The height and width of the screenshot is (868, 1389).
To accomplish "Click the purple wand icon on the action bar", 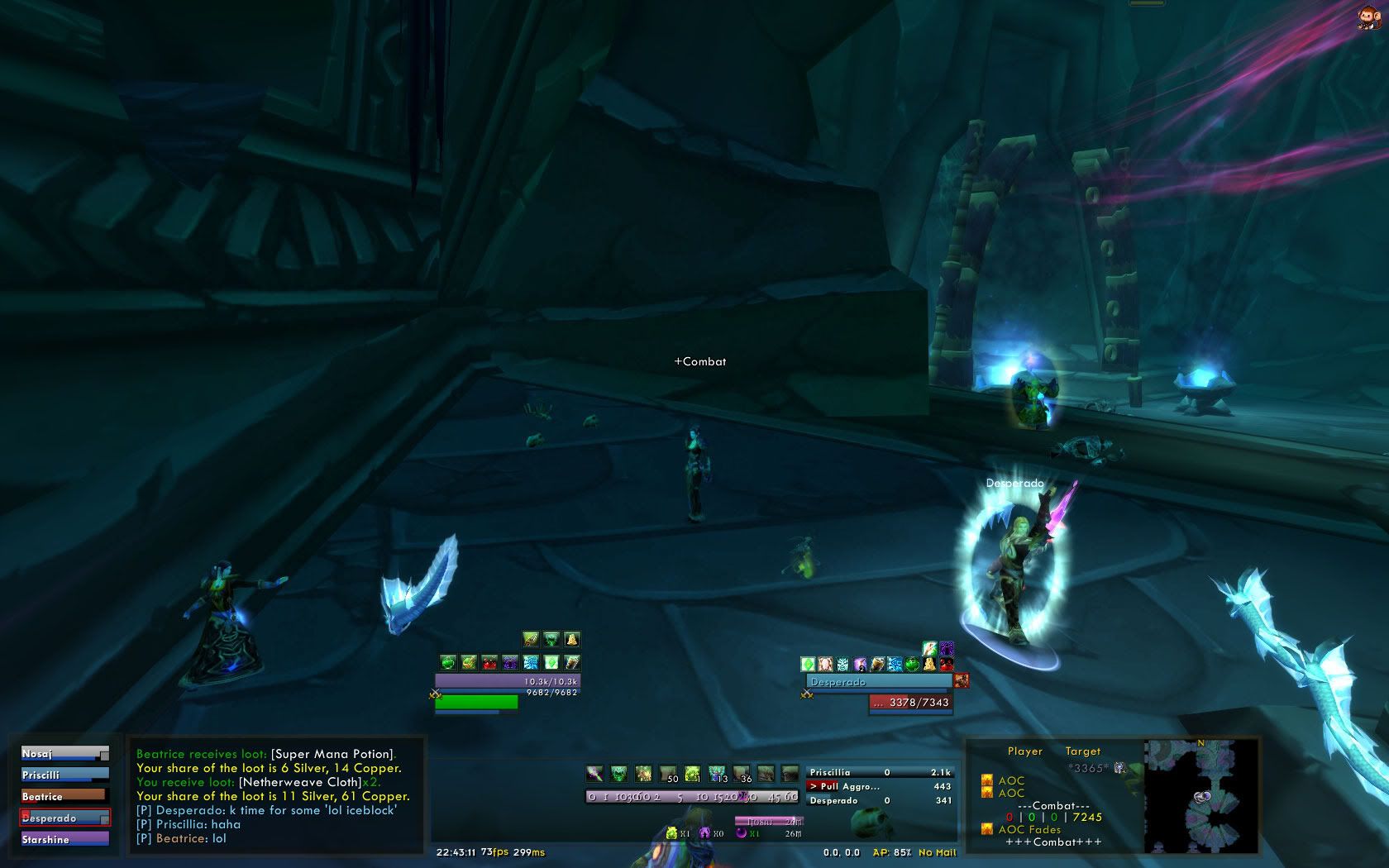I will tap(594, 774).
